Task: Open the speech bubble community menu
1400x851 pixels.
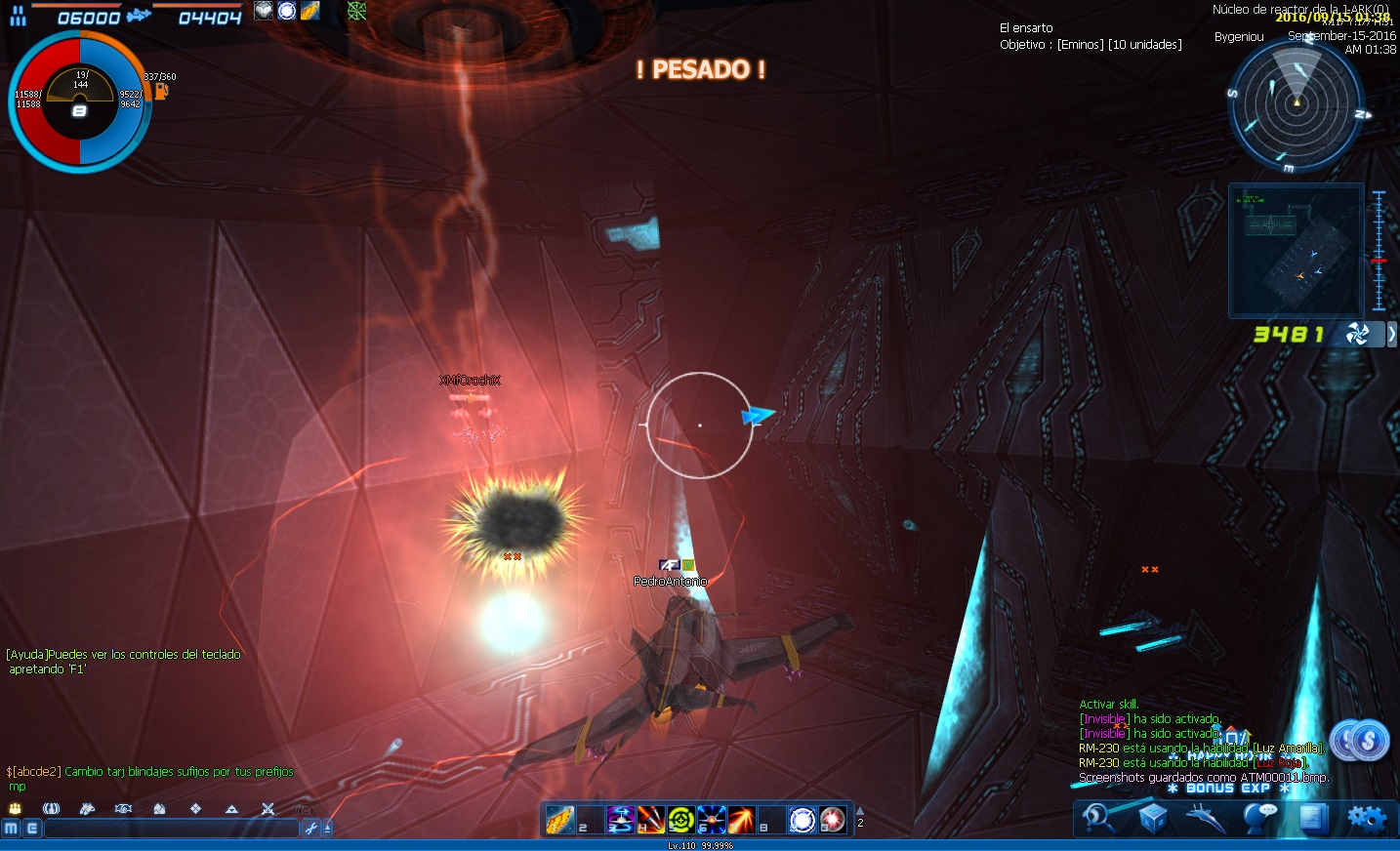Action: click(1260, 818)
